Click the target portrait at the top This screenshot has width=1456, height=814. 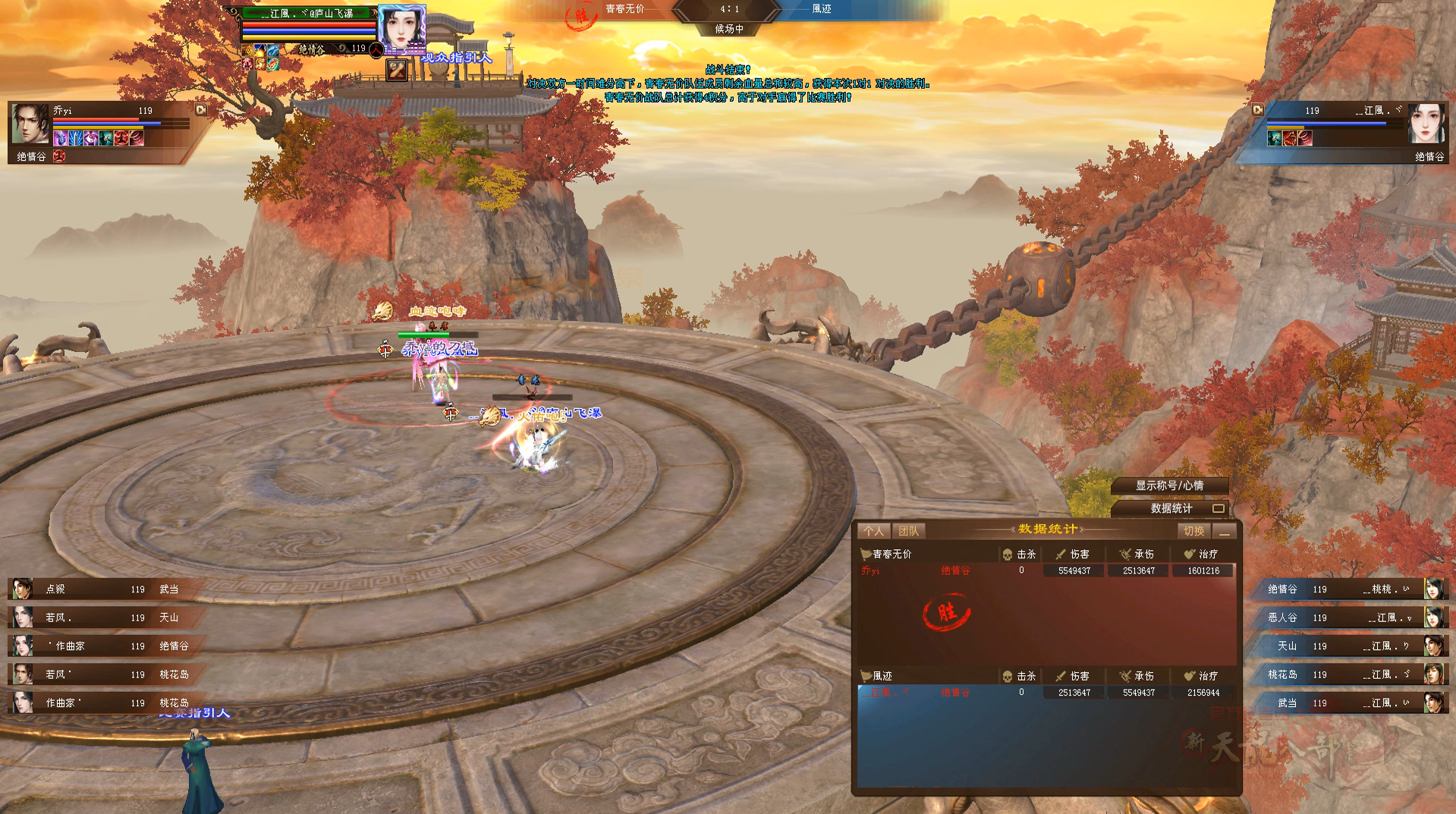[401, 29]
